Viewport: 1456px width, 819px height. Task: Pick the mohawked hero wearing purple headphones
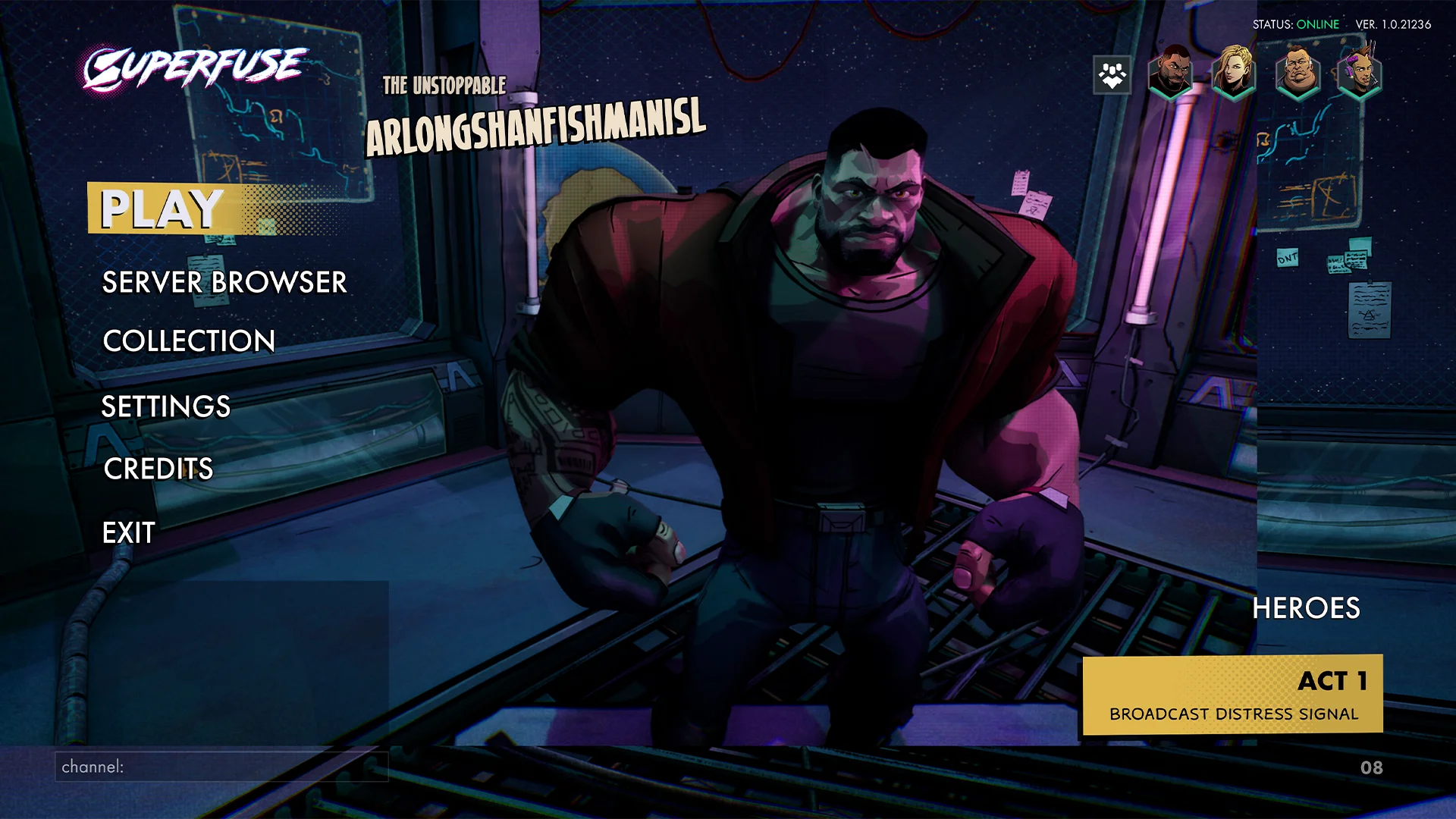coord(1358,74)
